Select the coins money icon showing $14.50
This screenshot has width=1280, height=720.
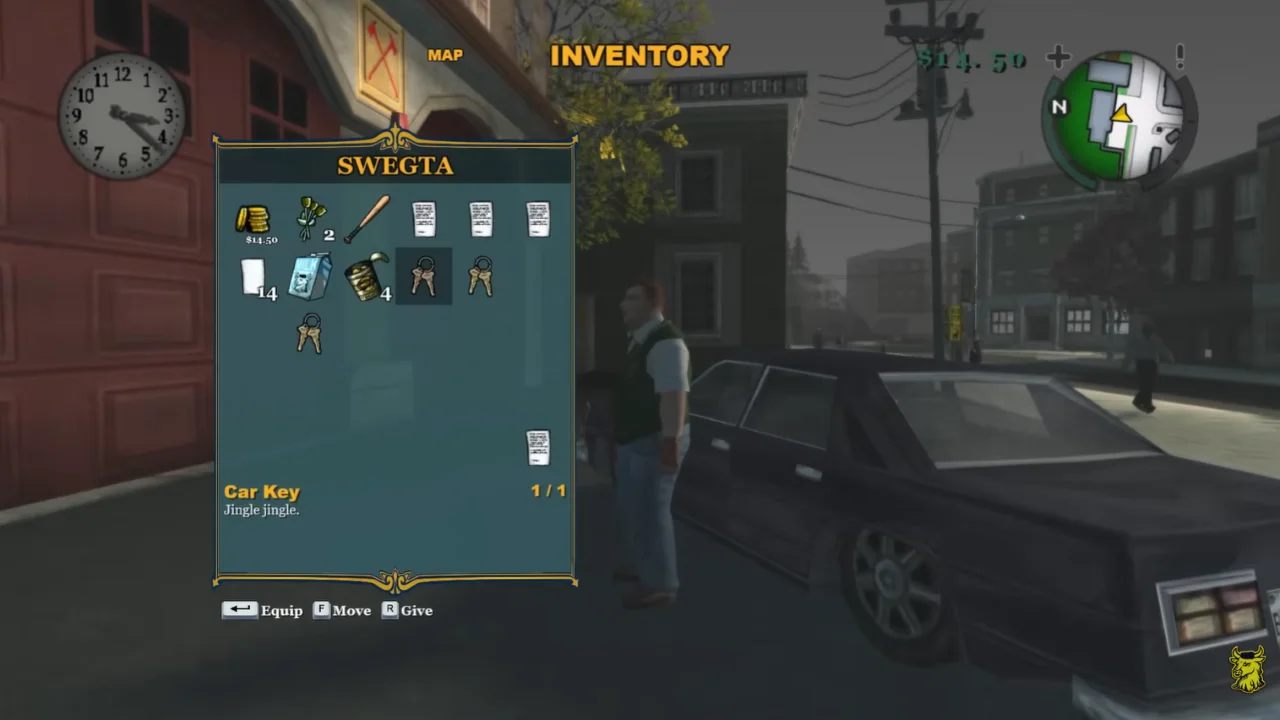click(x=253, y=220)
